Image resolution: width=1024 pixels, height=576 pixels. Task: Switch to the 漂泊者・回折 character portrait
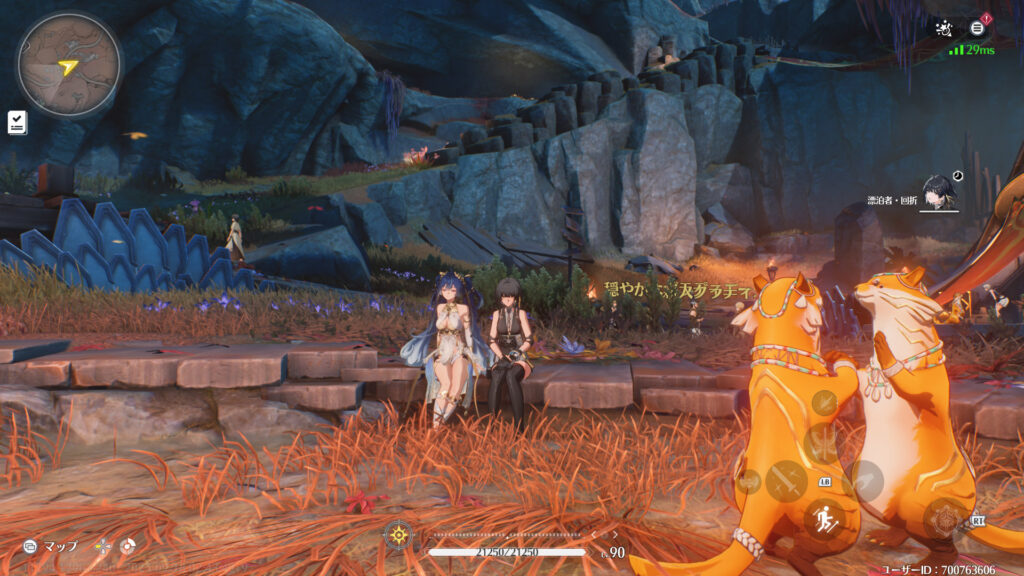940,191
